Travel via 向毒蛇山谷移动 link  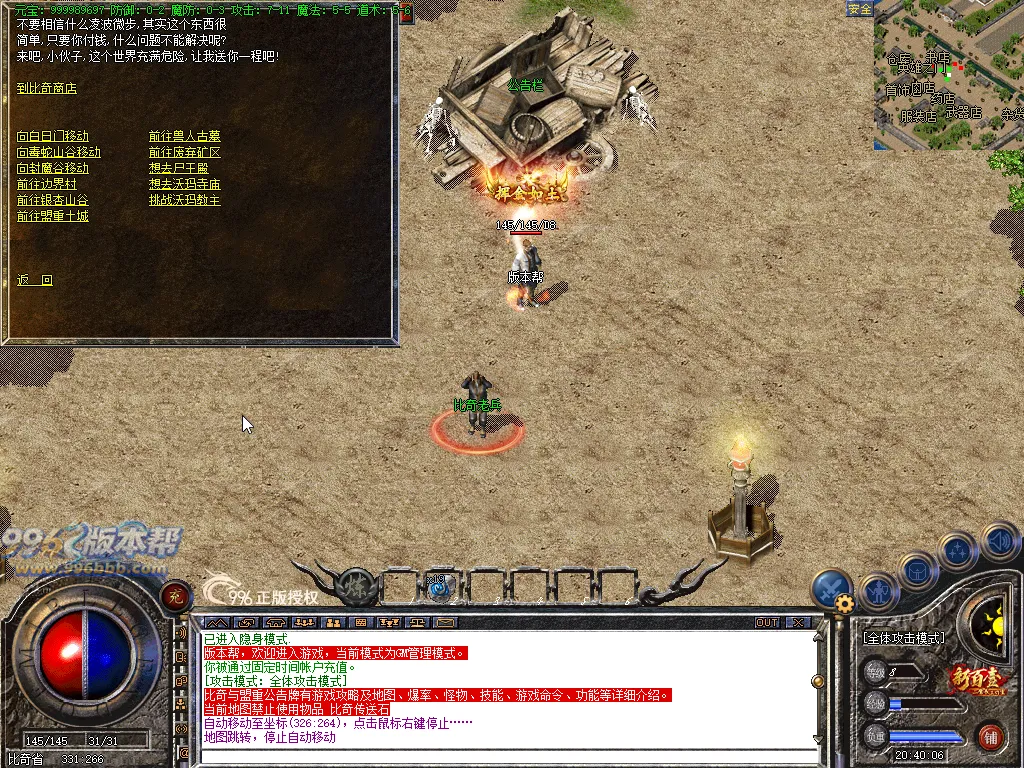pyautogui.click(x=59, y=152)
